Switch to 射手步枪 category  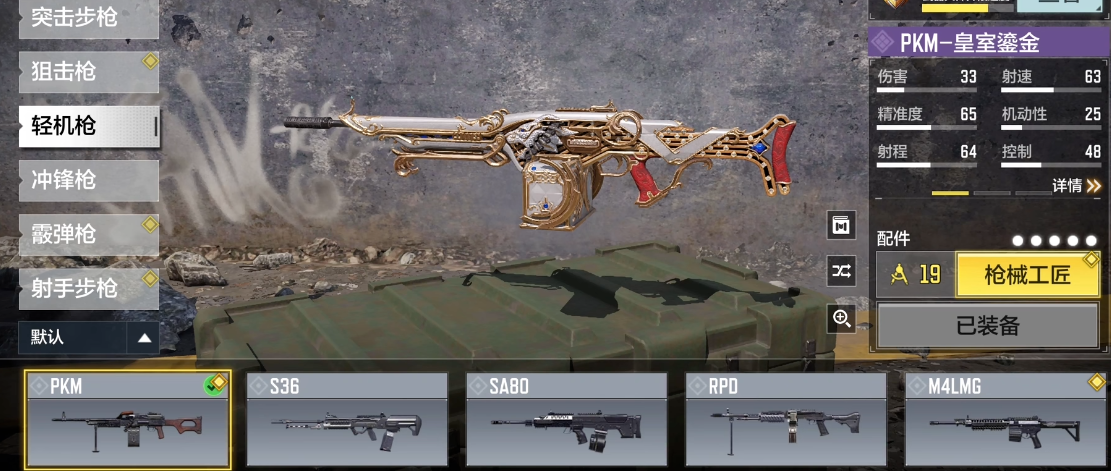tap(88, 288)
